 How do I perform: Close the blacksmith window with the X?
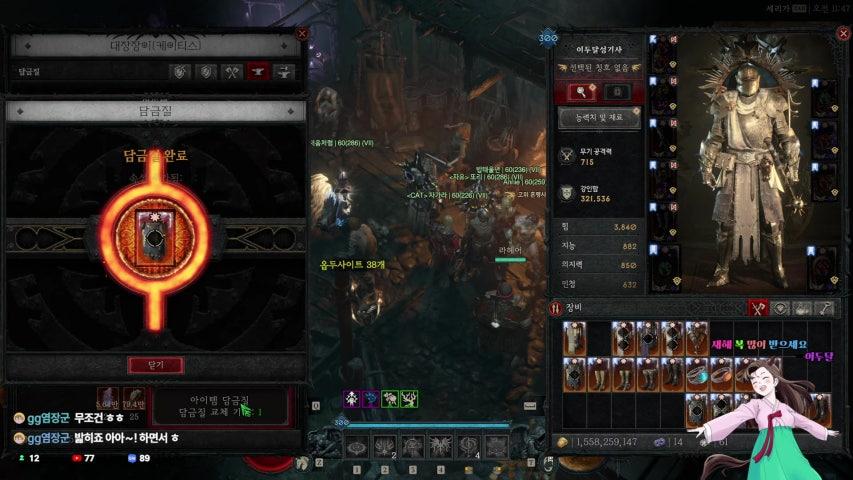[x=302, y=33]
